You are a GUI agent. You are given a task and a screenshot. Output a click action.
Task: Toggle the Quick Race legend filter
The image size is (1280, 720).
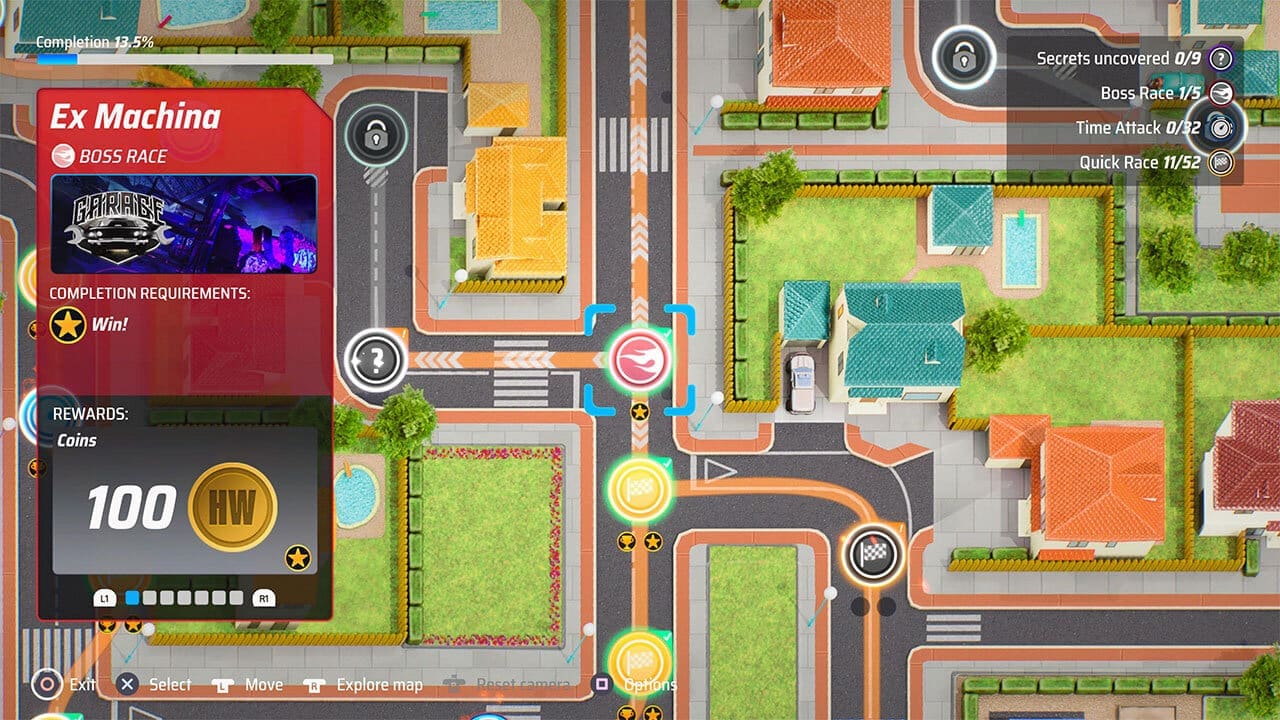[1222, 161]
